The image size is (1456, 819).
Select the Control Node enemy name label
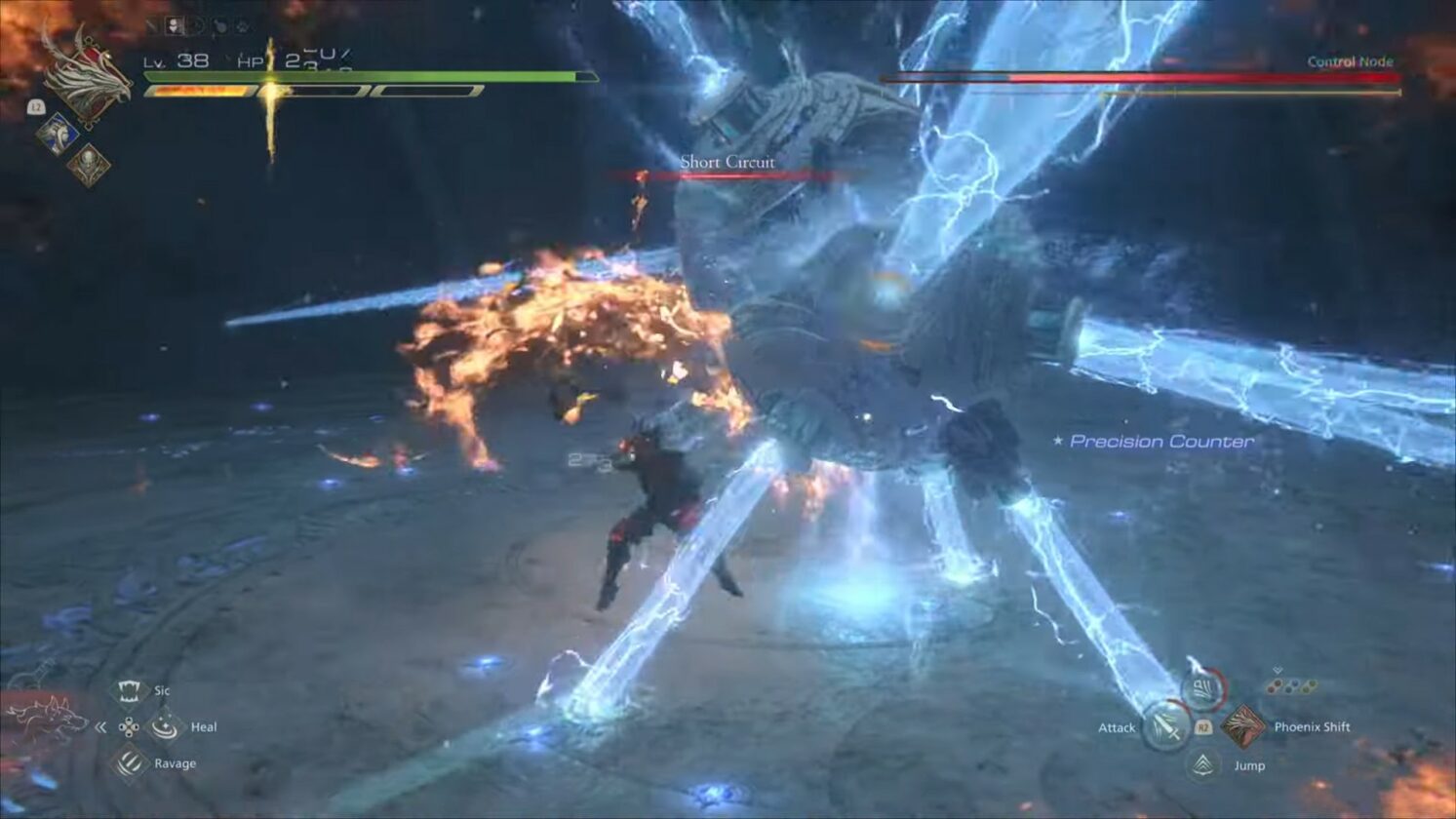point(1351,59)
